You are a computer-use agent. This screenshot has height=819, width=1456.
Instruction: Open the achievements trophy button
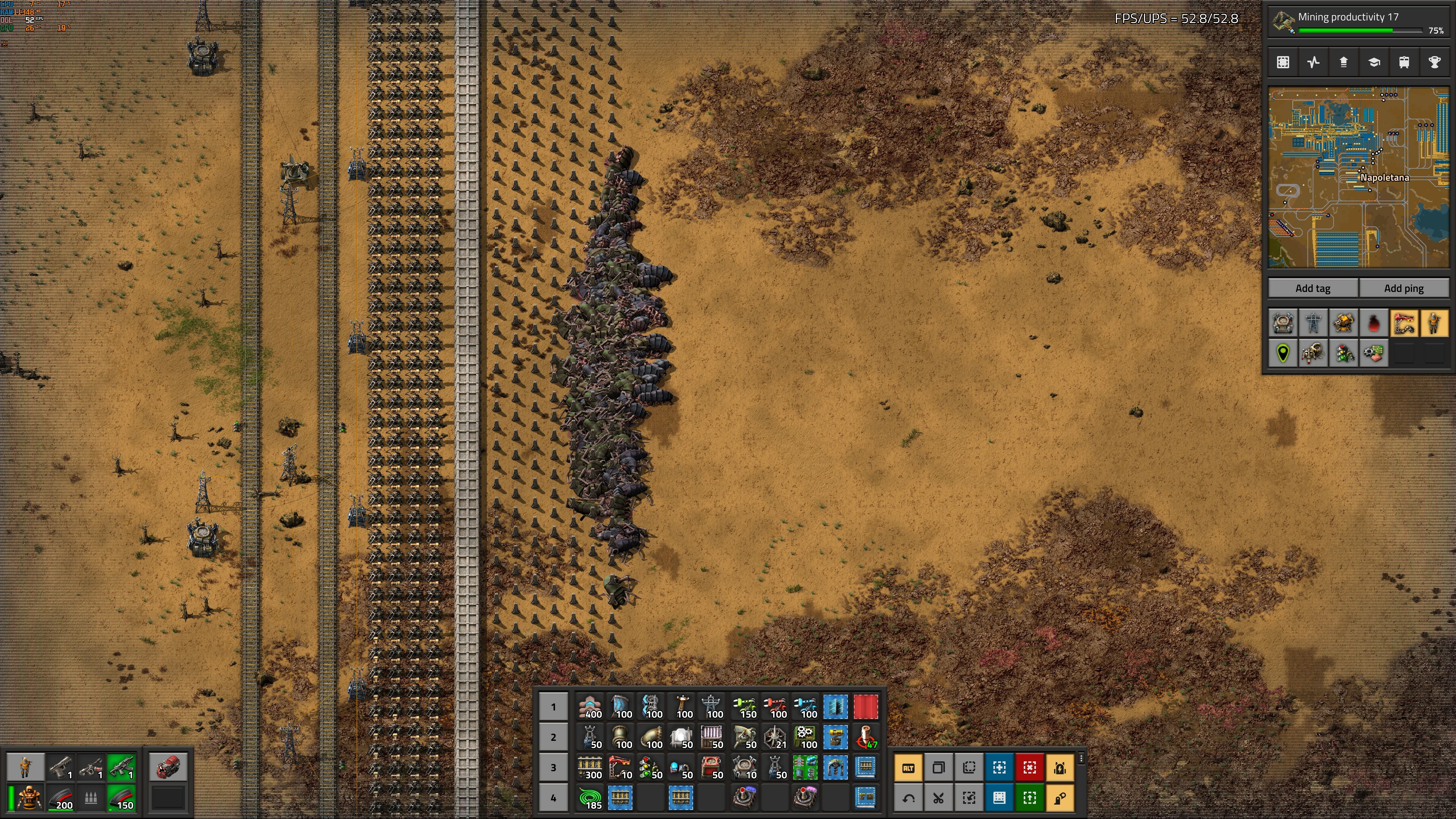1434,62
